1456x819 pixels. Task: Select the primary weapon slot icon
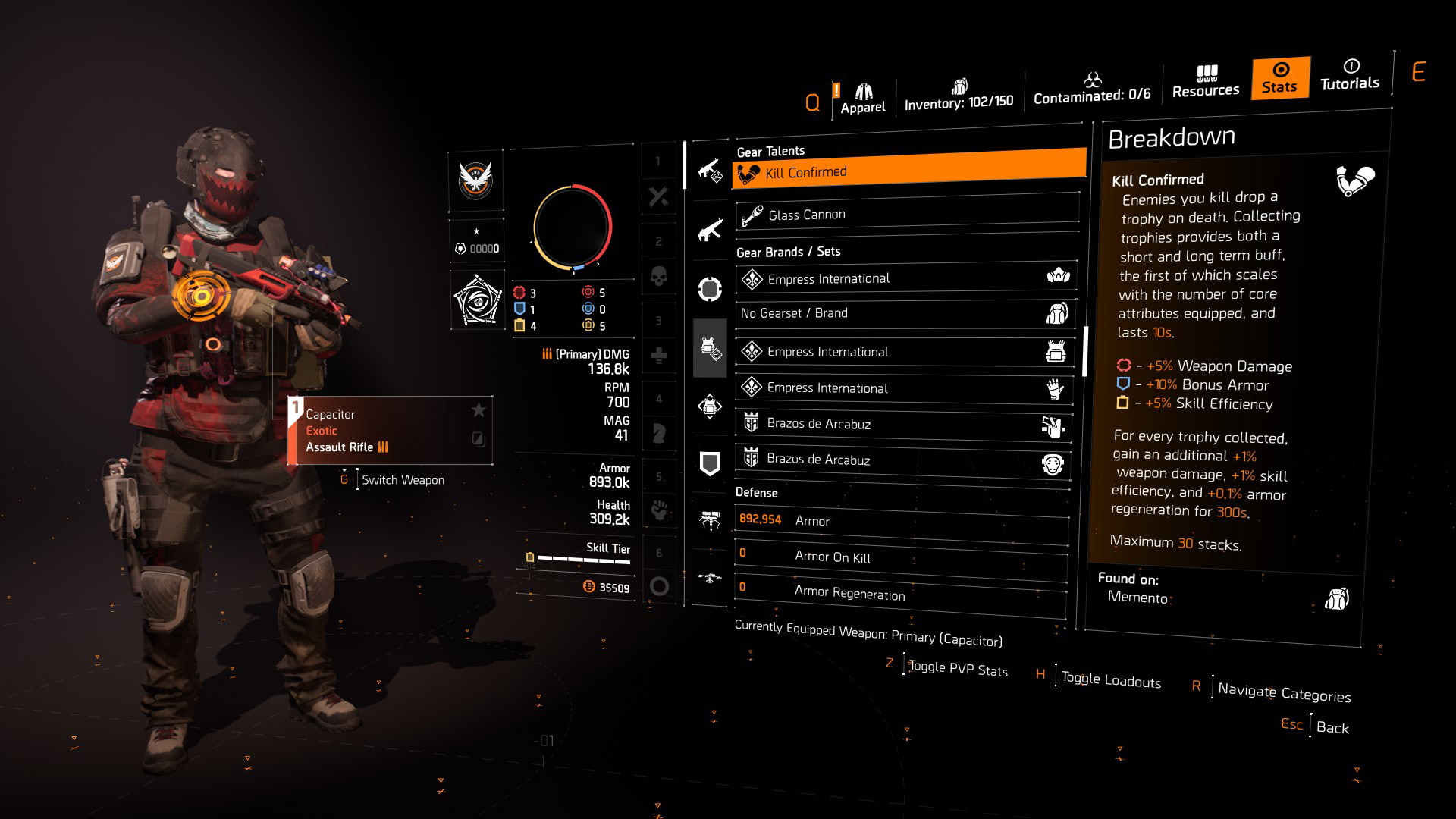[x=710, y=173]
